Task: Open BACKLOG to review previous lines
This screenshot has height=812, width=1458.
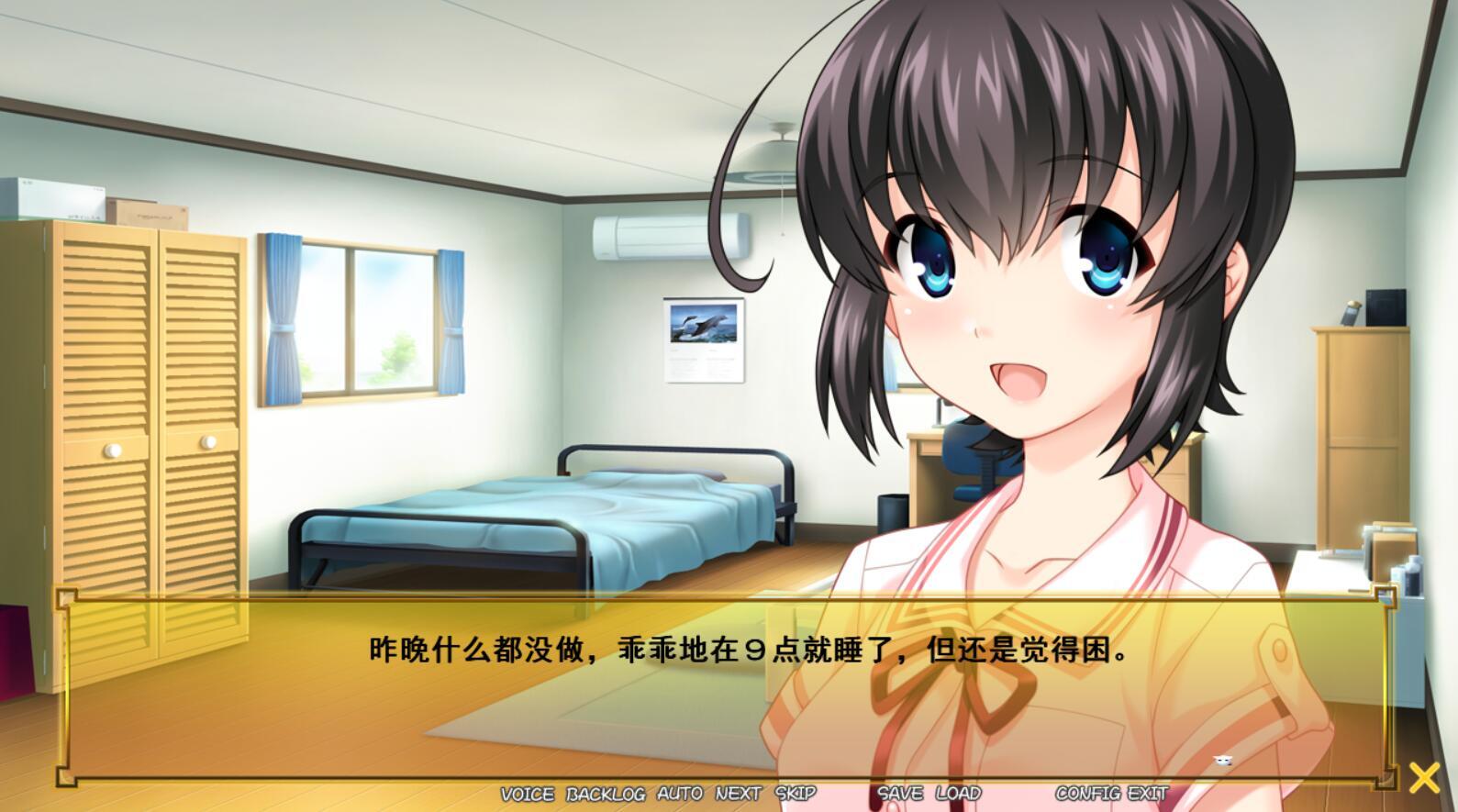Action: coord(605,793)
